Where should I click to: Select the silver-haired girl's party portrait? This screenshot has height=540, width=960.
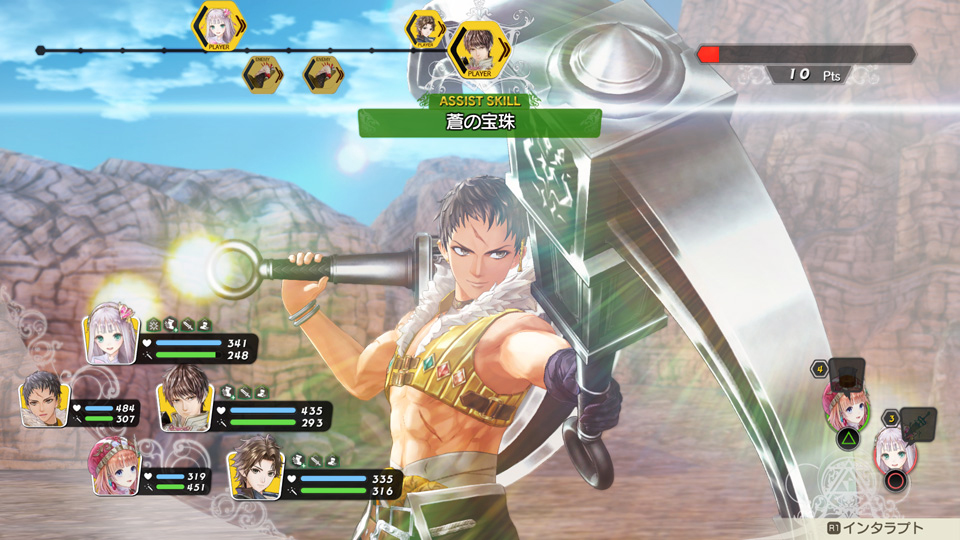coord(110,335)
